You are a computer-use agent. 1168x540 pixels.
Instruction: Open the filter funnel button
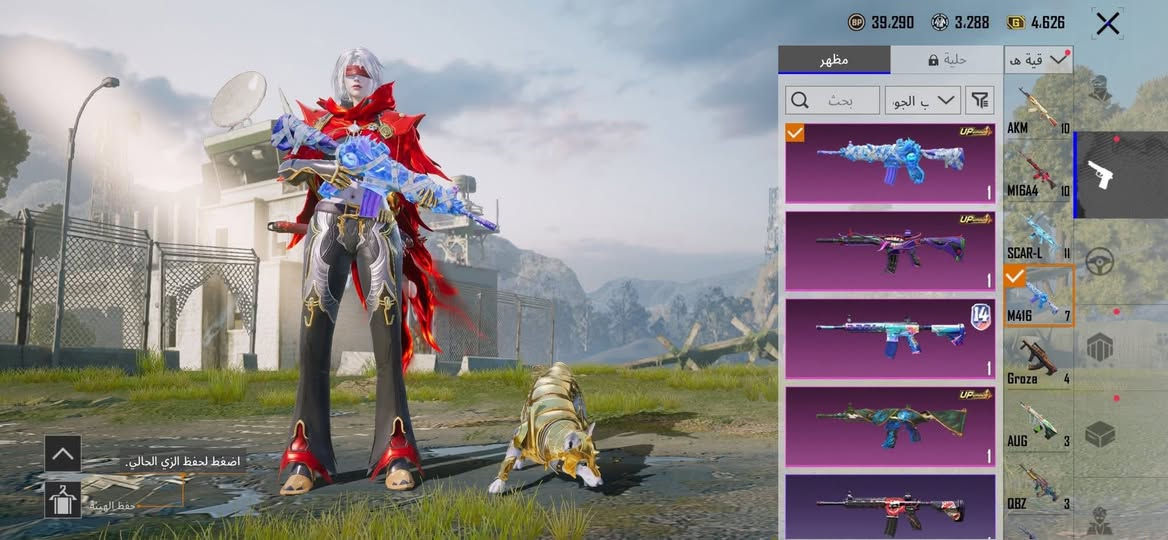981,100
